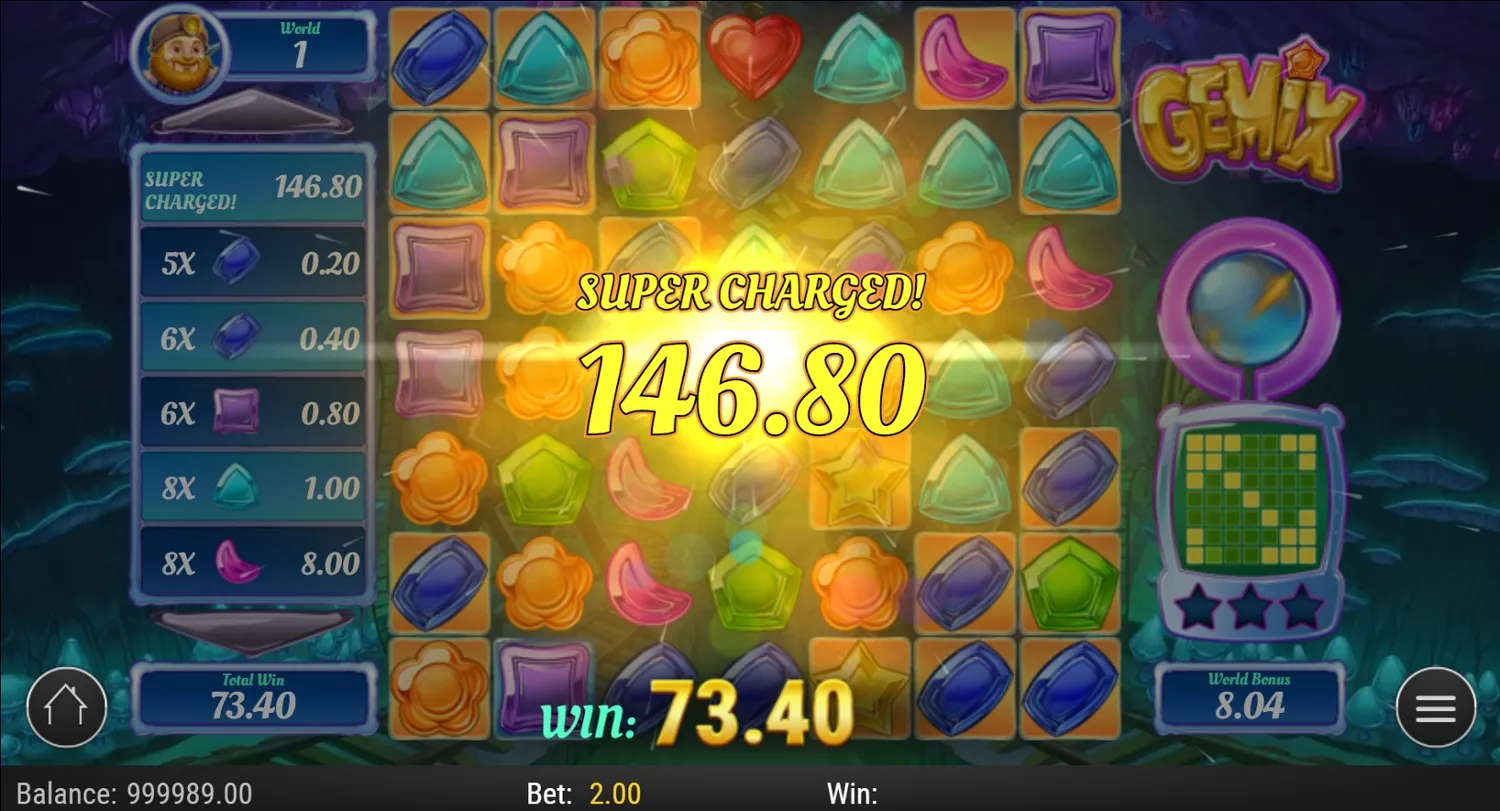Select the World Bonus panel

[x=1249, y=694]
